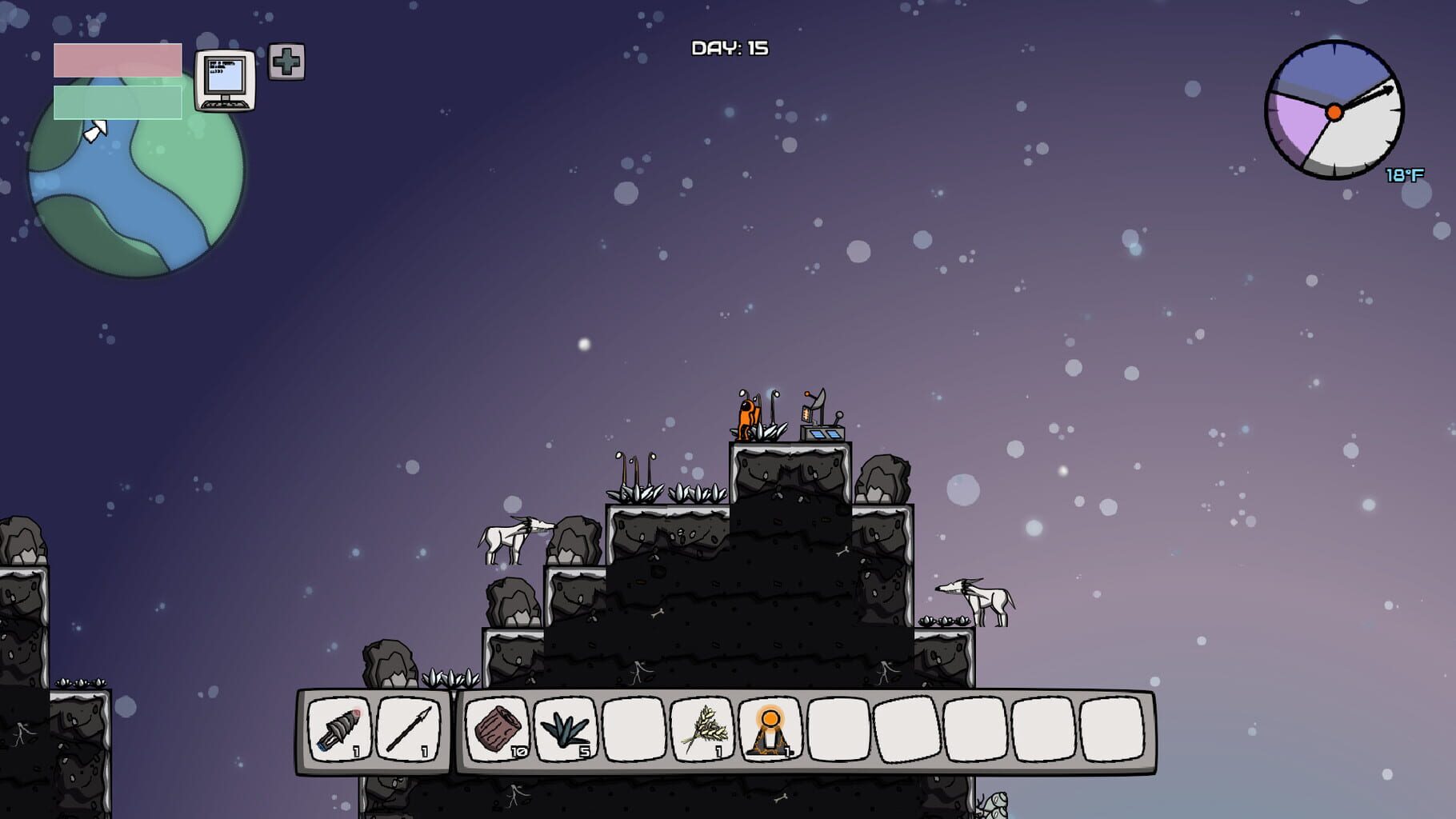Click the day-night clock dial

coord(1334,110)
